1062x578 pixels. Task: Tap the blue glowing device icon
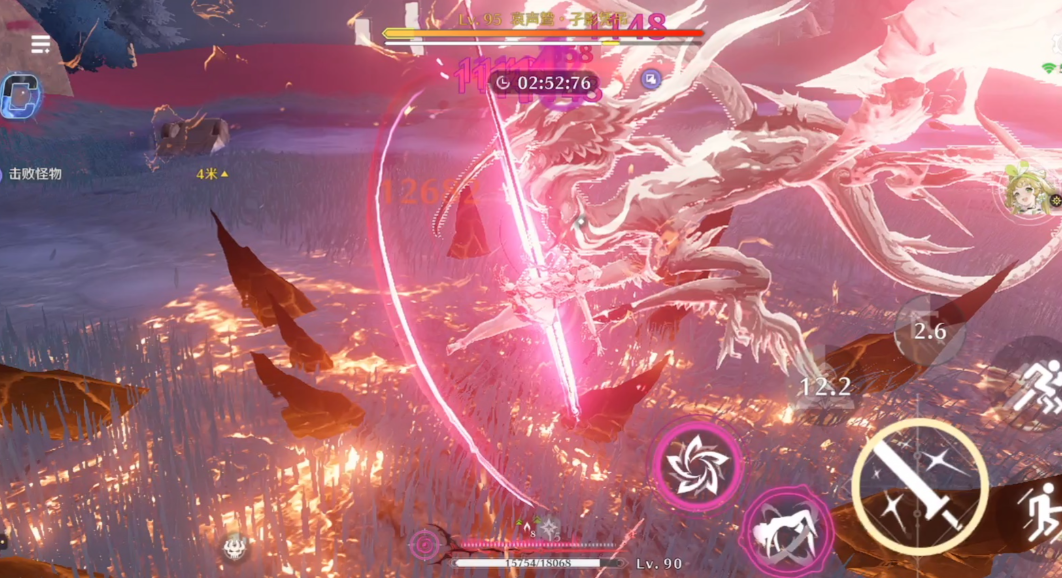pos(19,97)
